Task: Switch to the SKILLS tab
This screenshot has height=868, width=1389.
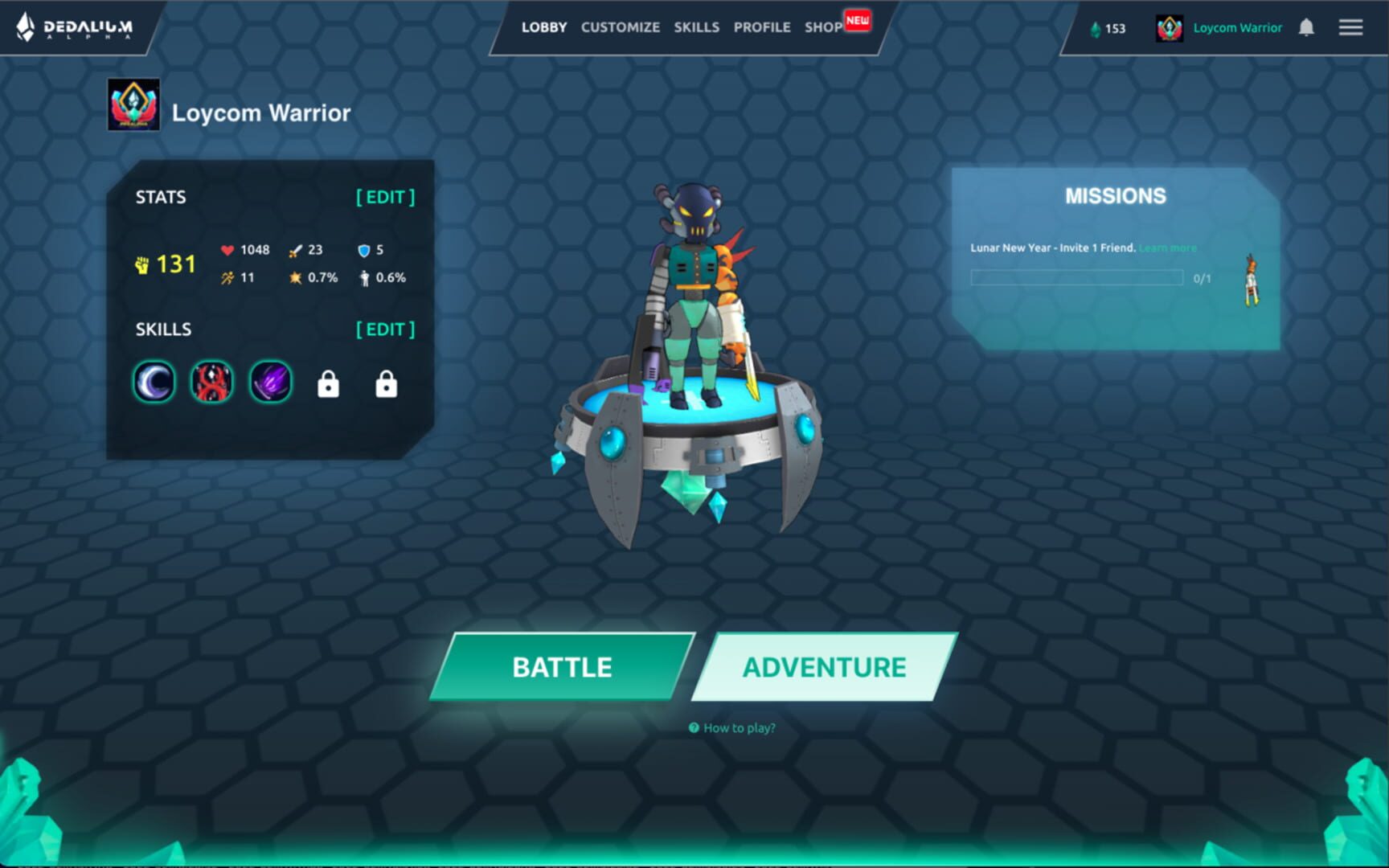Action: coord(696,27)
